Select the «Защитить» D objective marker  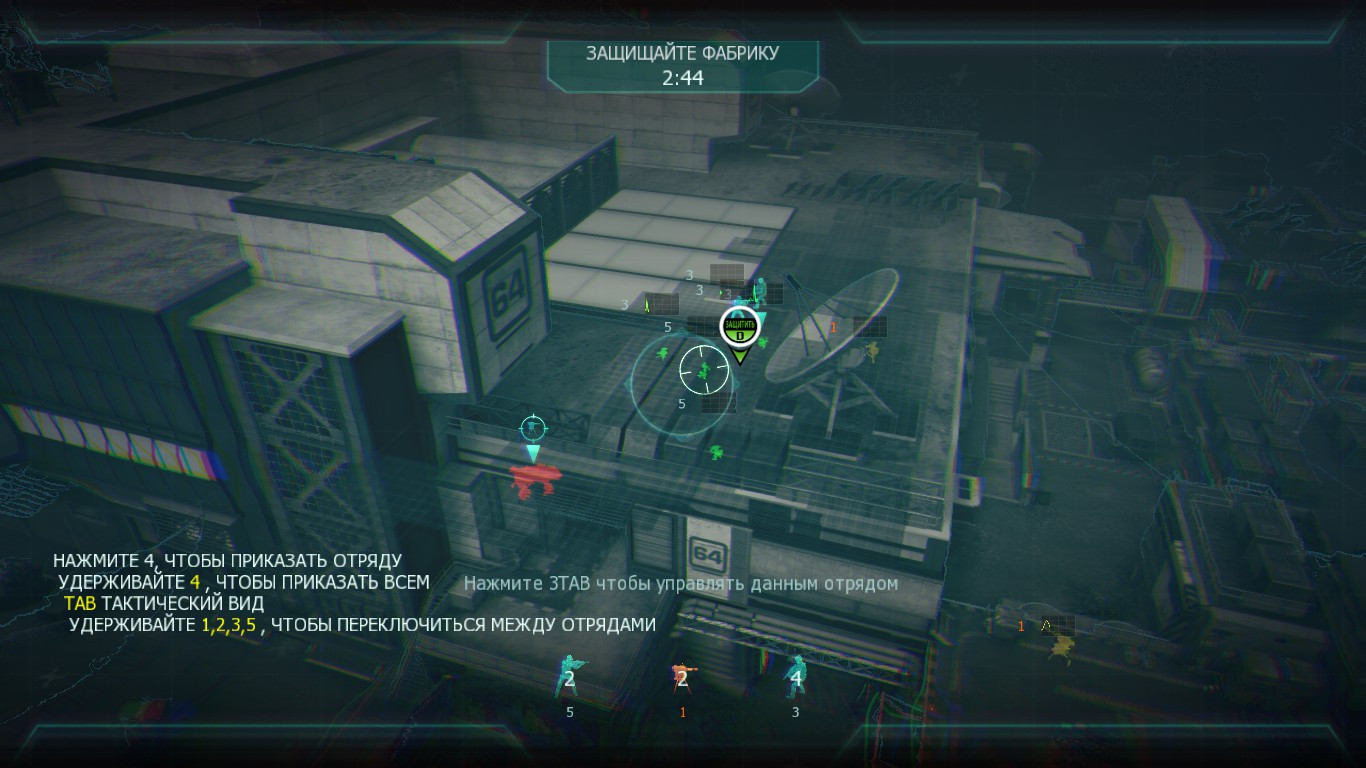(739, 326)
